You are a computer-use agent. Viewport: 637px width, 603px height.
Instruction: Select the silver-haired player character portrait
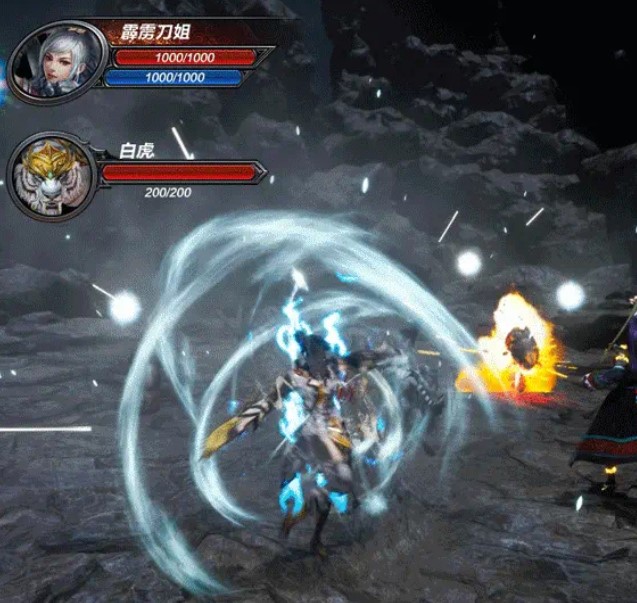click(x=58, y=62)
